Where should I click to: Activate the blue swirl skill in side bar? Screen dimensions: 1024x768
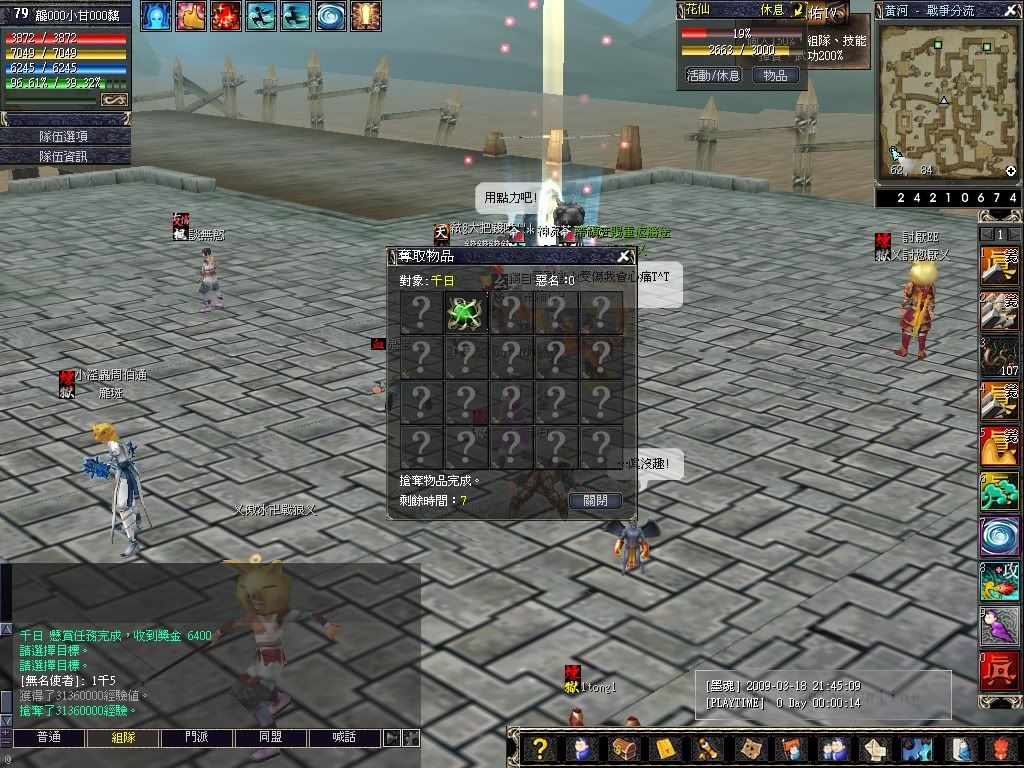tap(999, 535)
